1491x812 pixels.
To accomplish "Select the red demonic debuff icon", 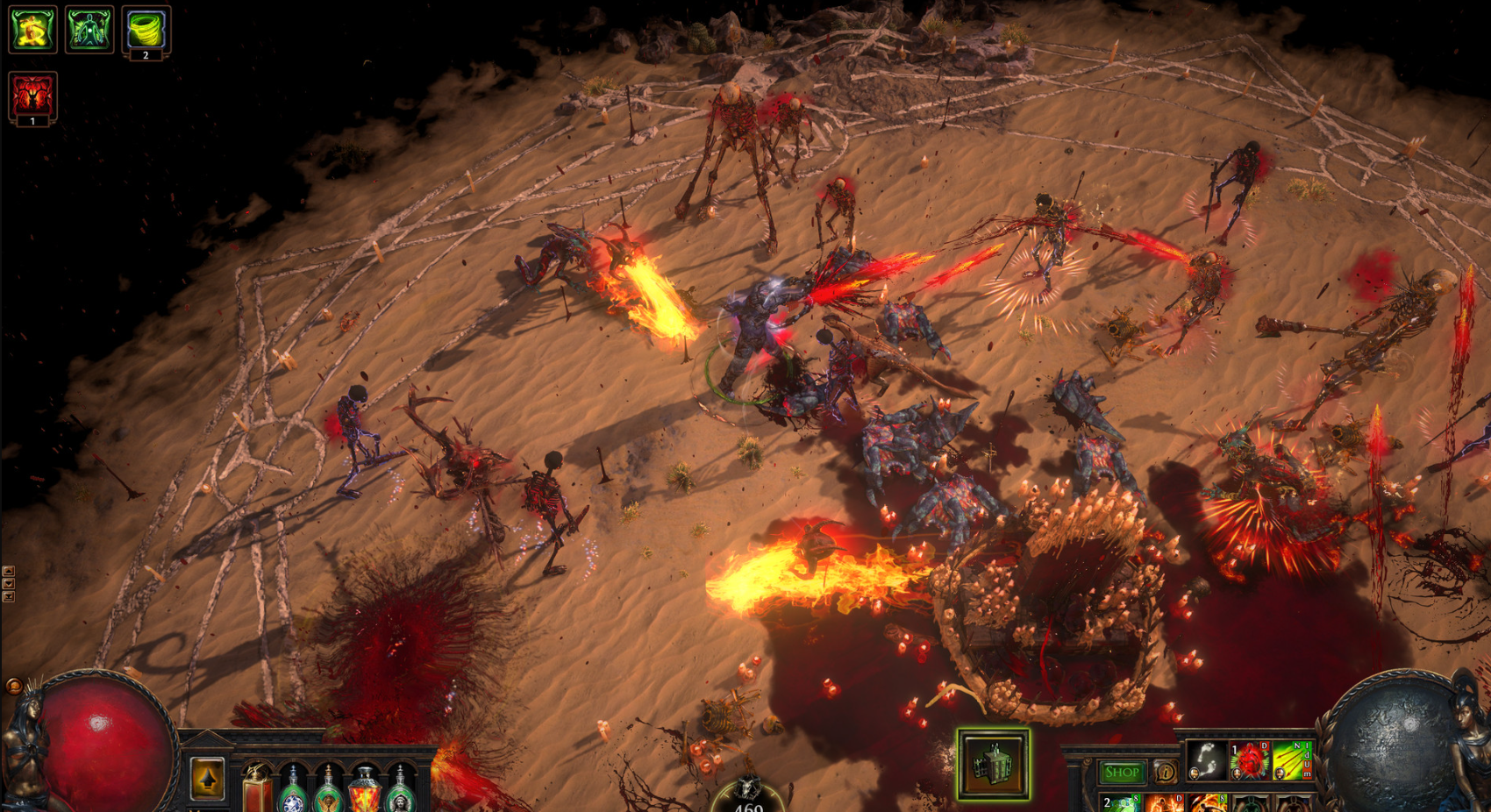I will tap(33, 96).
